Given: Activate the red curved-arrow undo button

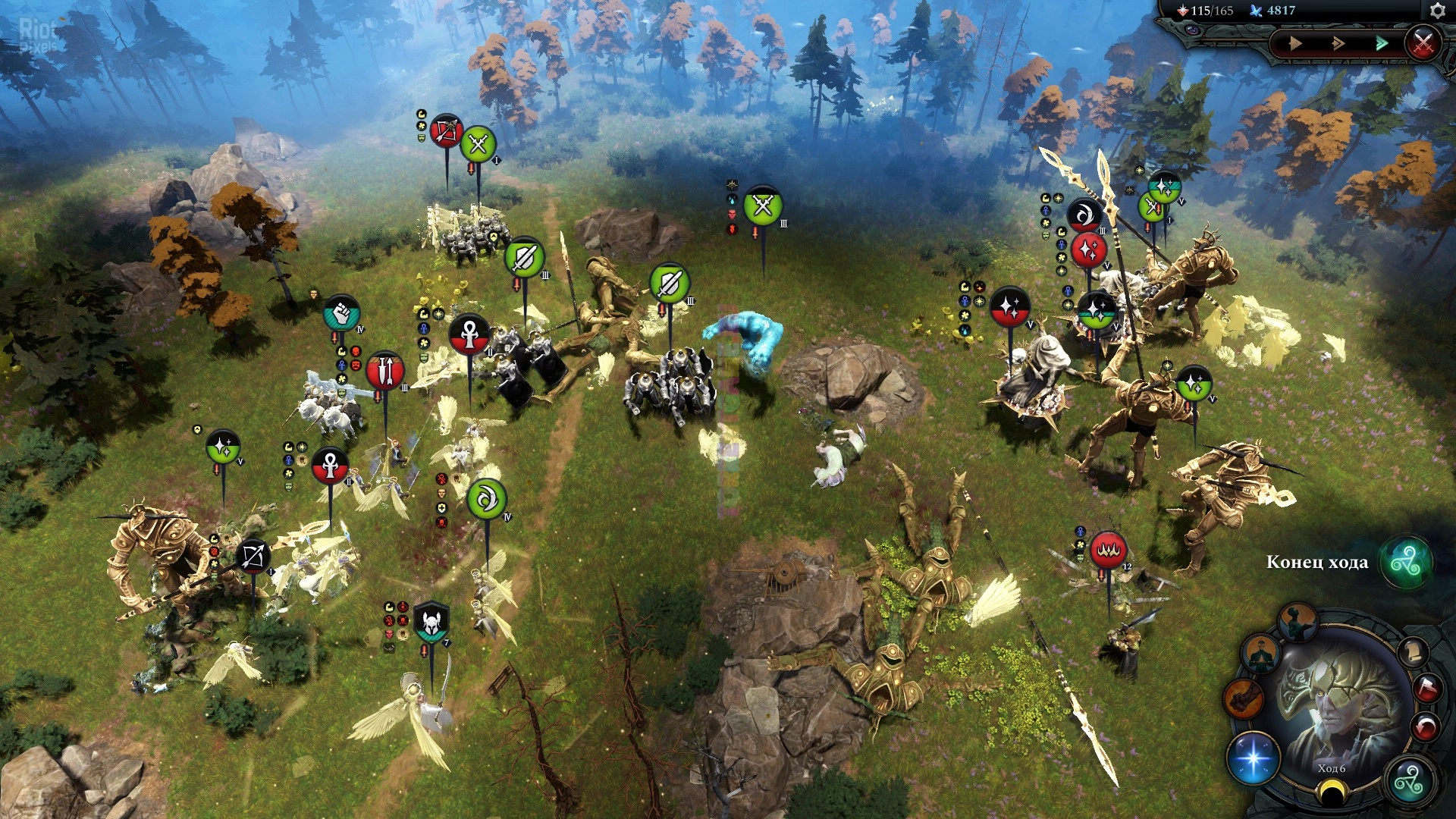Looking at the screenshot, I should point(1425,727).
